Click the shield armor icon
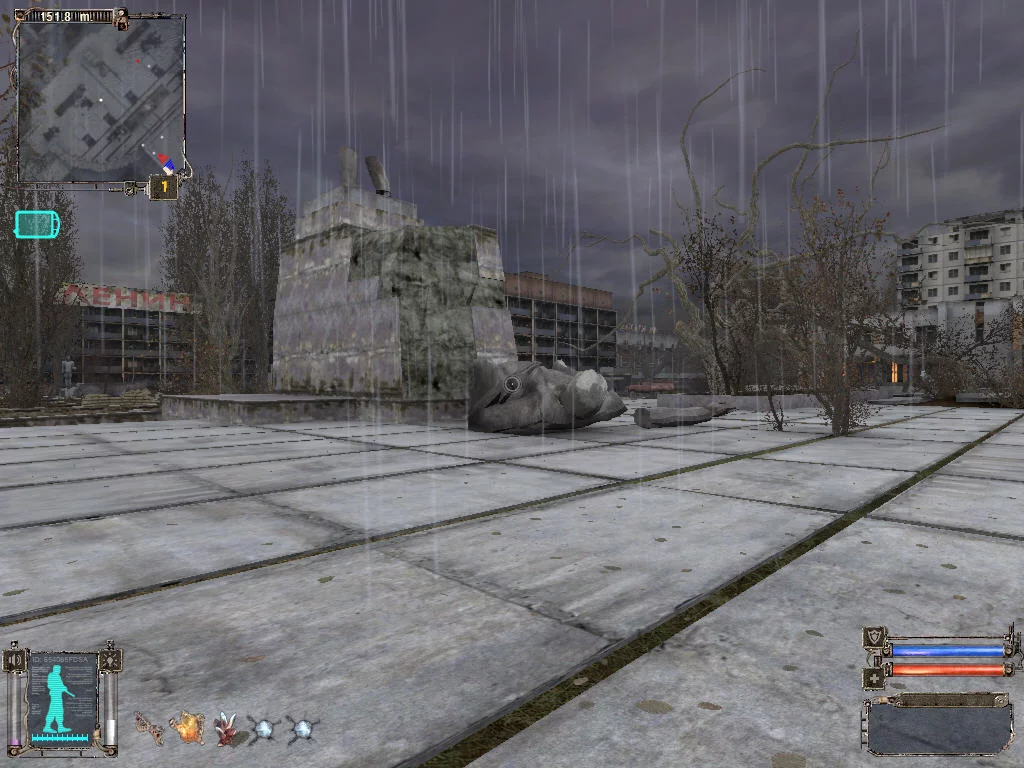Screen dimensions: 1024x768 click(x=874, y=637)
